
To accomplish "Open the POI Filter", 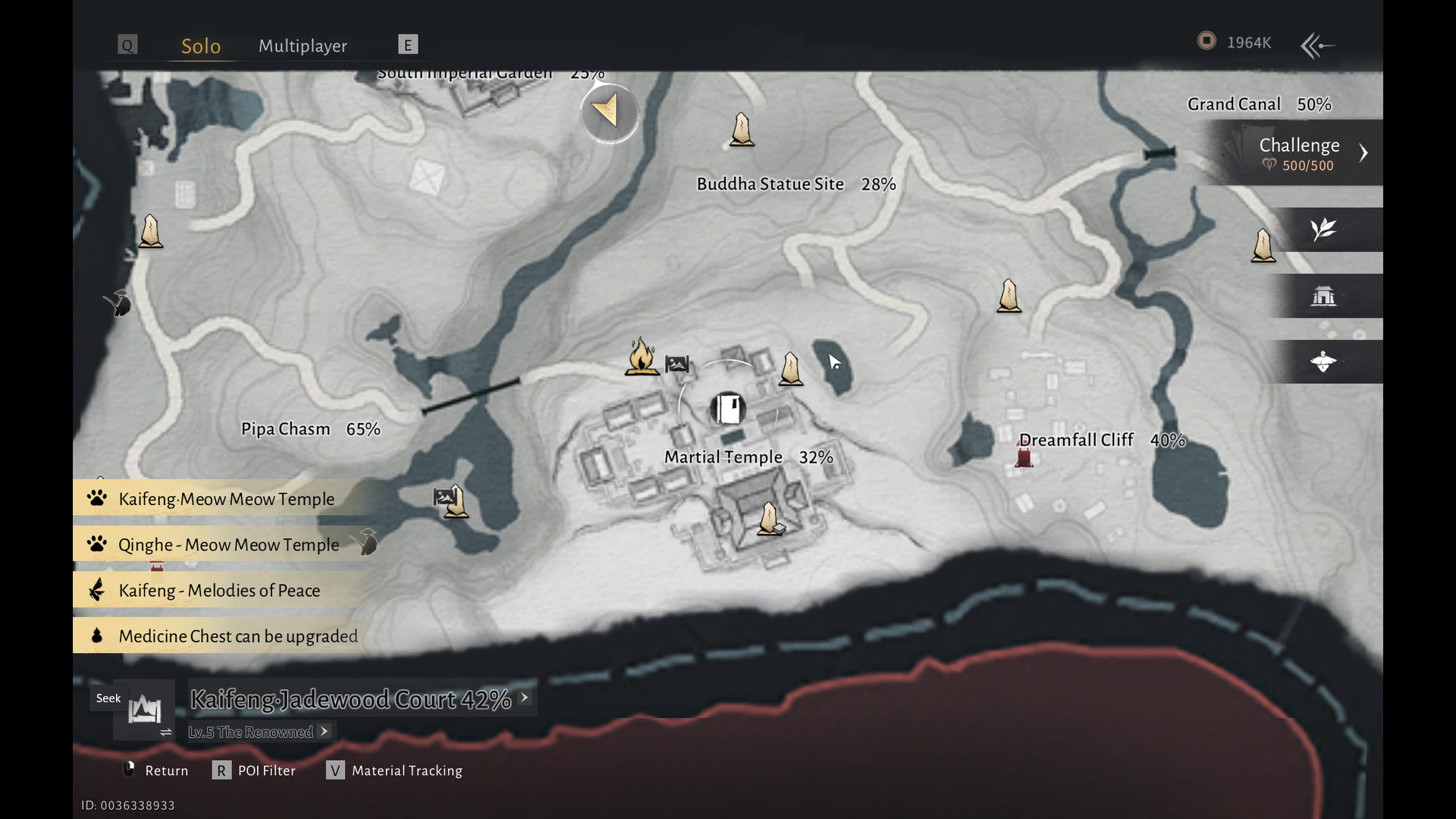I will point(255,770).
